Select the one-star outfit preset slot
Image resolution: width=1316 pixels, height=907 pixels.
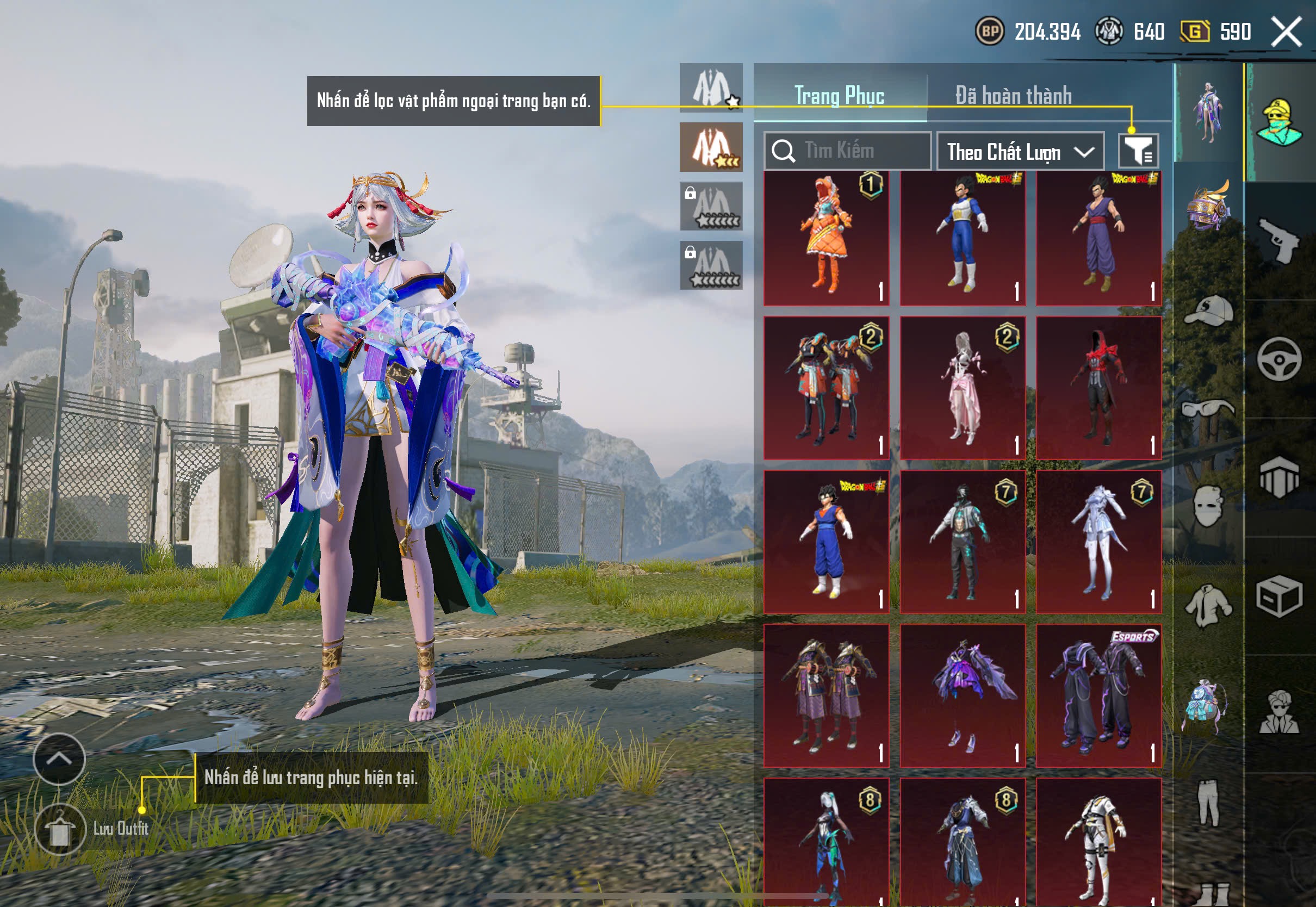[711, 88]
